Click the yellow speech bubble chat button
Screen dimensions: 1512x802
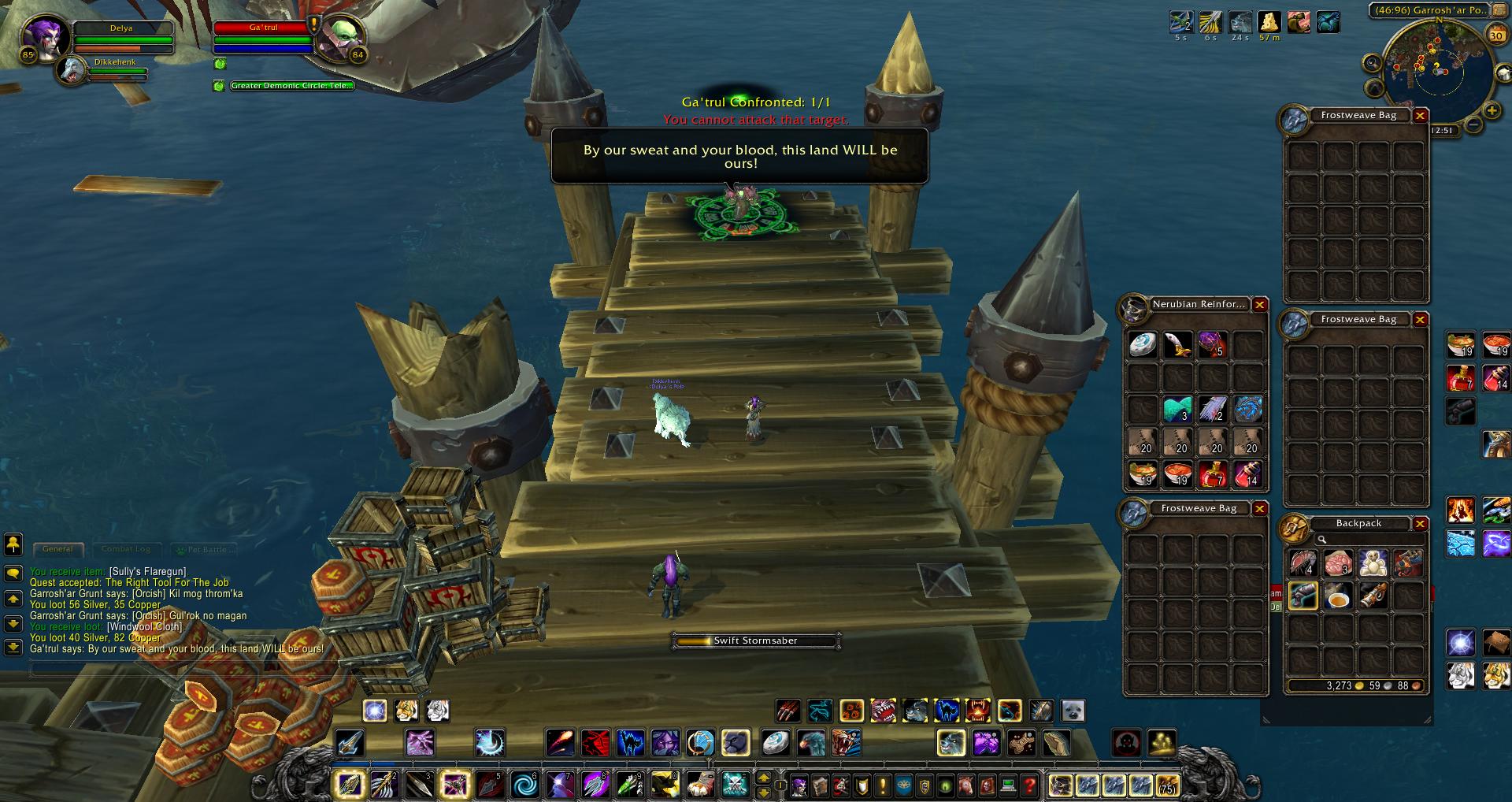[13, 573]
